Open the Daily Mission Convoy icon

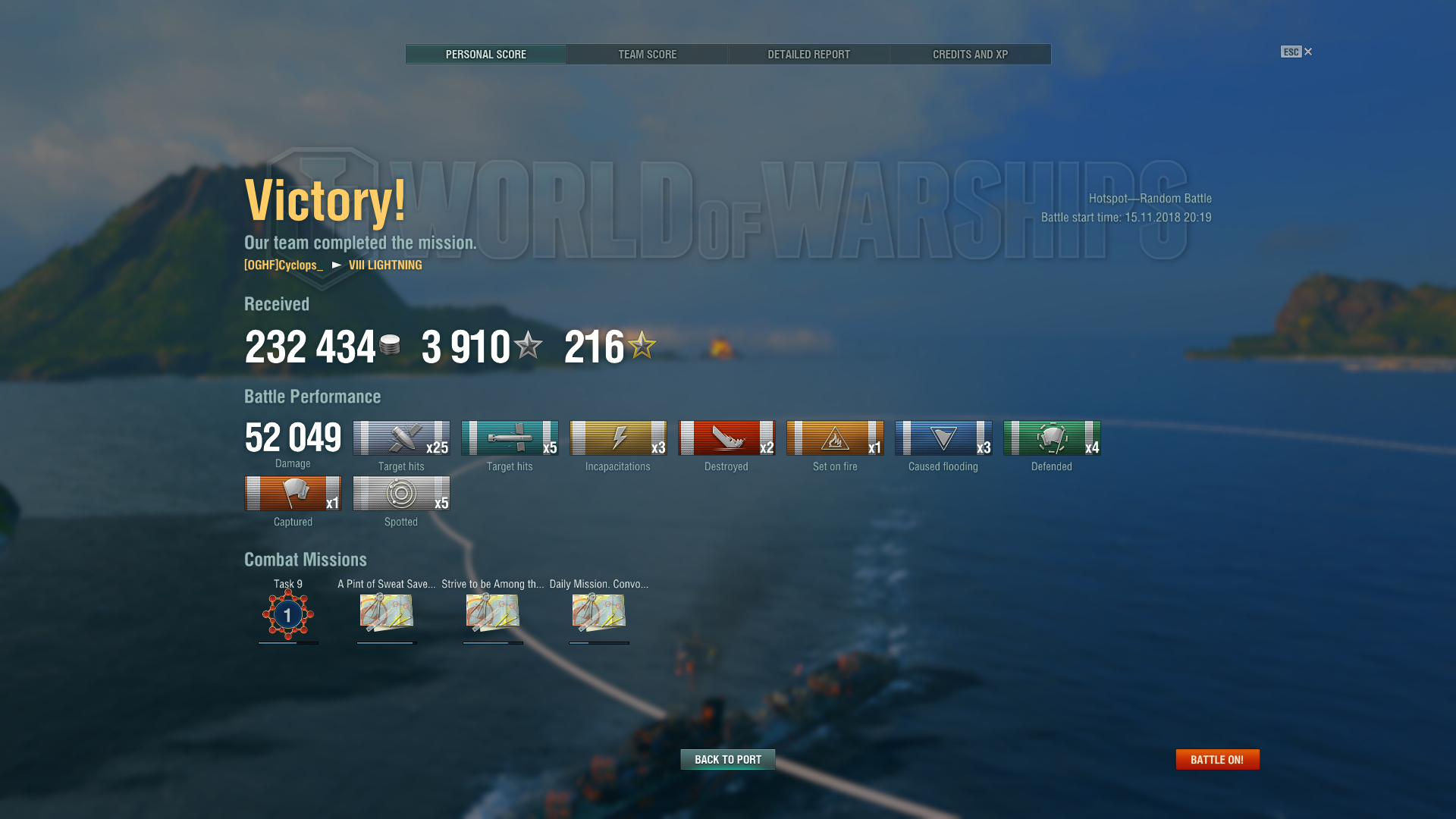[x=599, y=613]
